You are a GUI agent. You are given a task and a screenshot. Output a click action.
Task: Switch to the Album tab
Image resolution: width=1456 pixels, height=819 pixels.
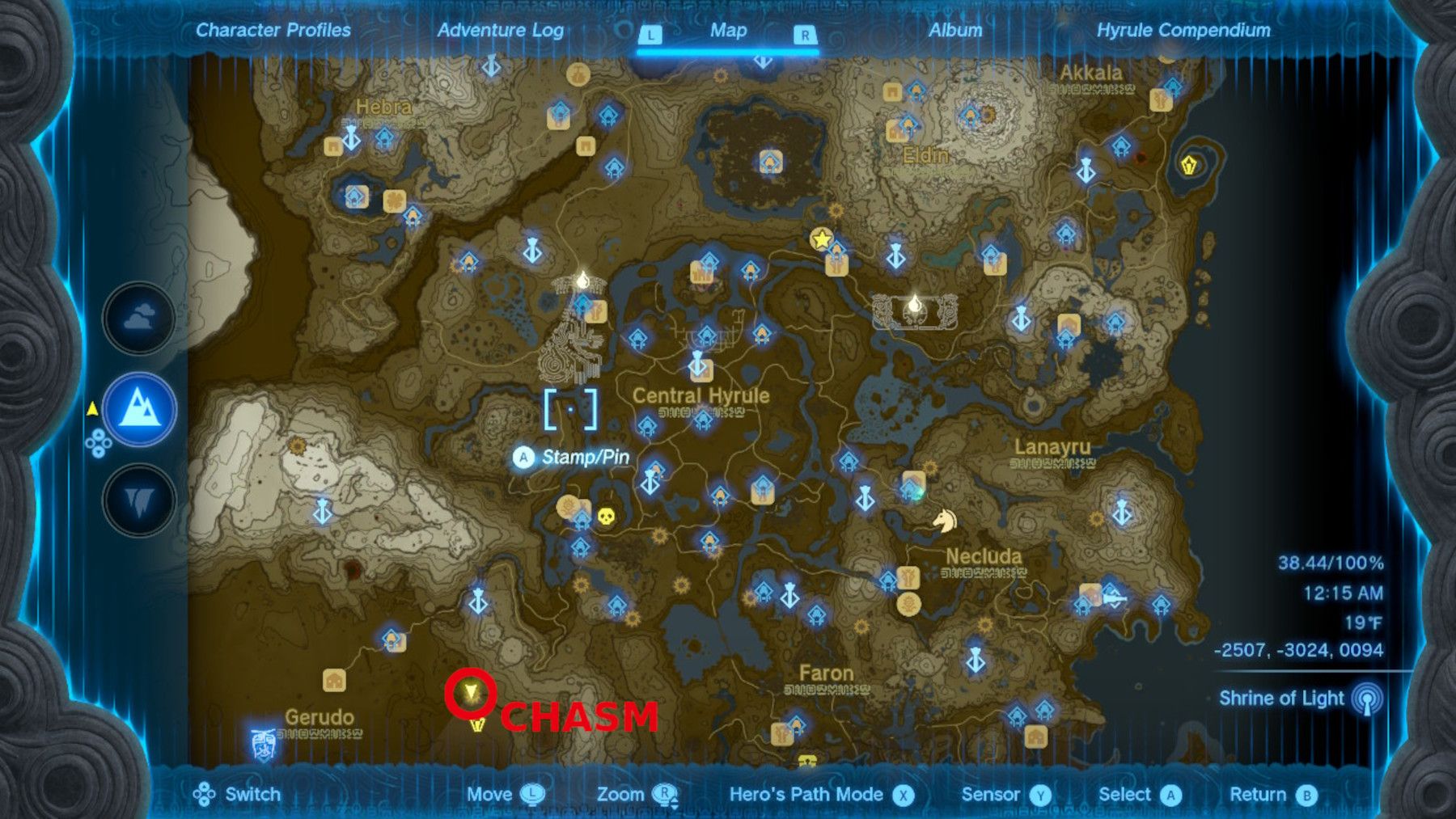pos(954,32)
